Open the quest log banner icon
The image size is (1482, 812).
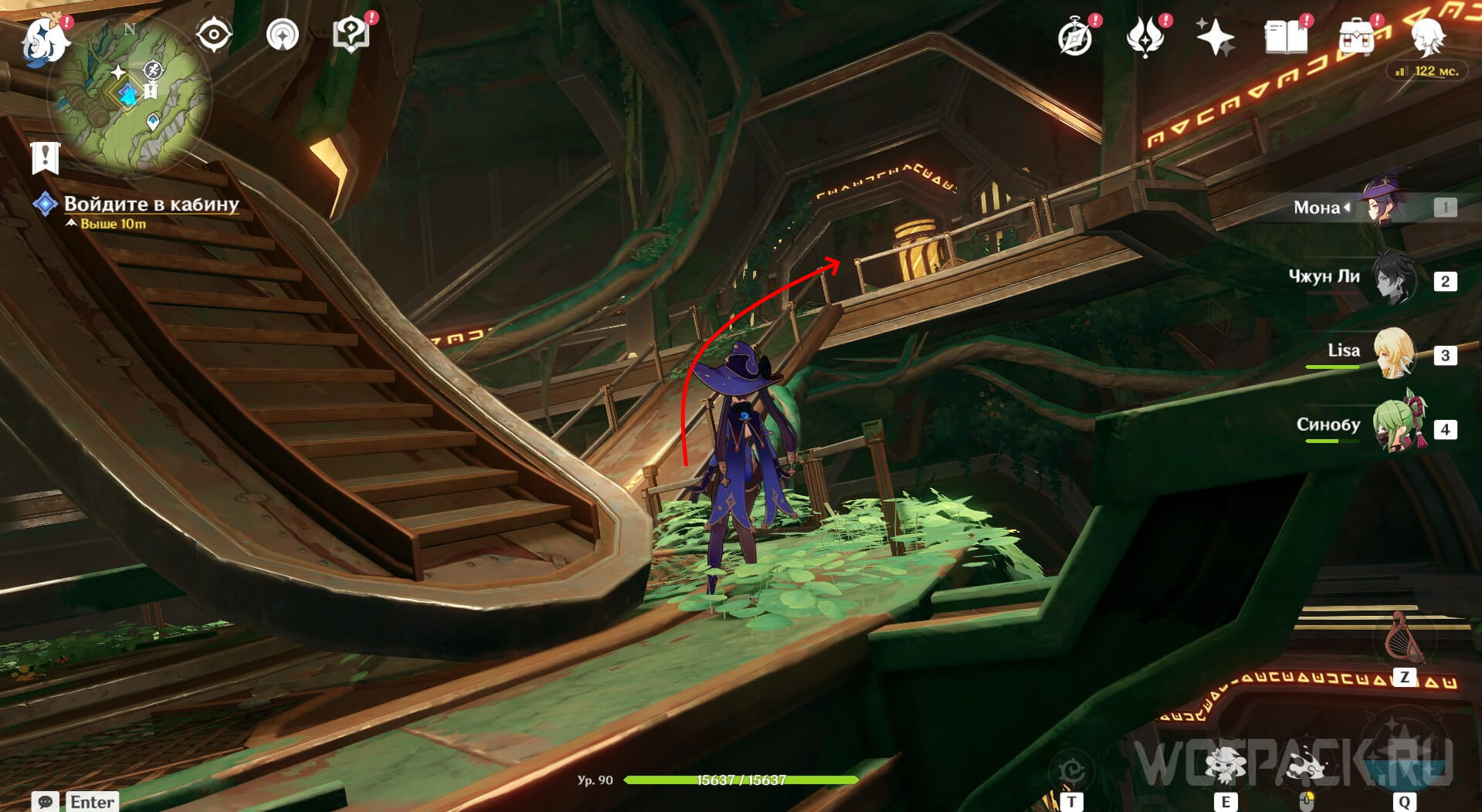point(46,157)
